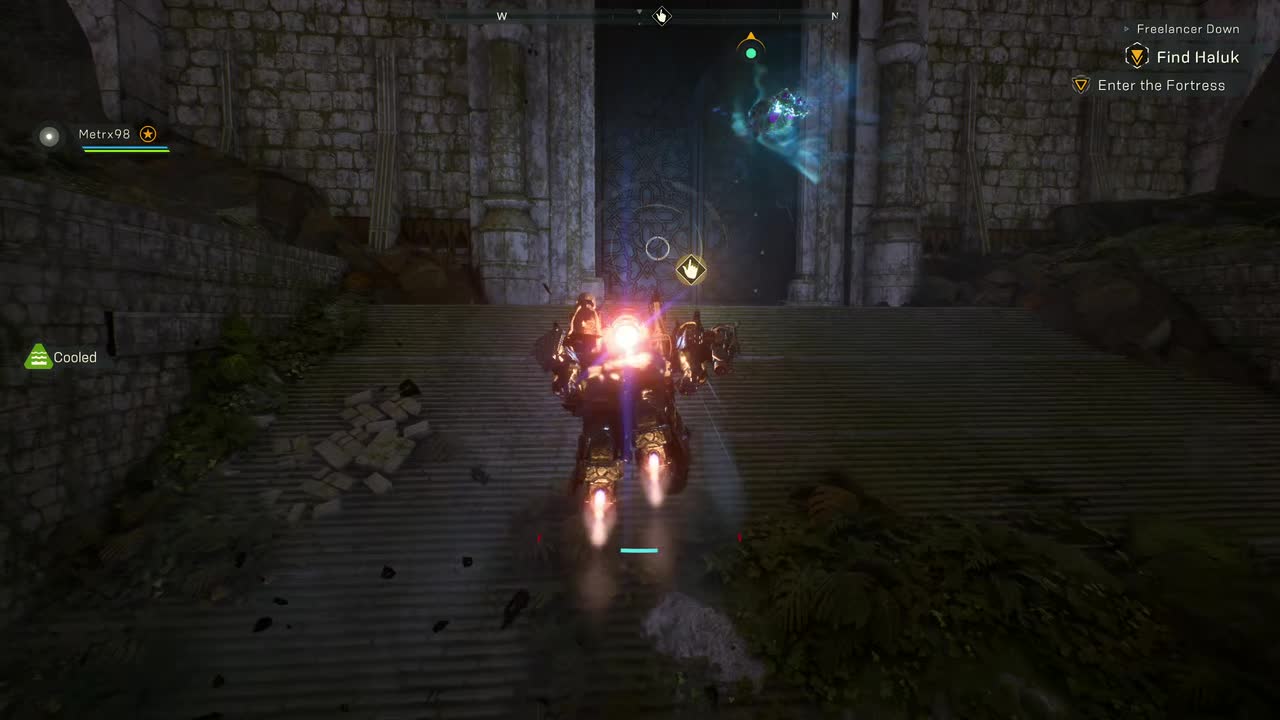Select the Find Haluk objective shield icon
Screen dimensions: 1280x720
(x=1136, y=57)
